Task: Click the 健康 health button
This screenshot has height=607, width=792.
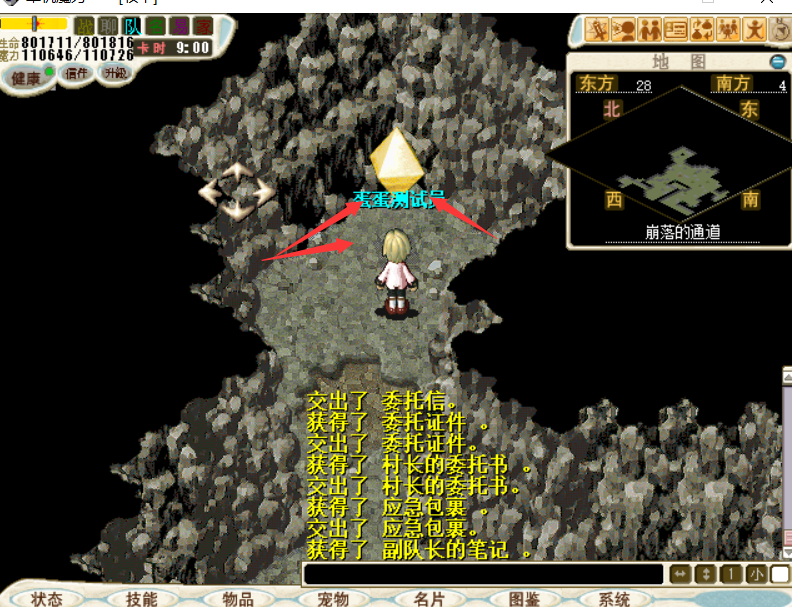Action: click(27, 78)
